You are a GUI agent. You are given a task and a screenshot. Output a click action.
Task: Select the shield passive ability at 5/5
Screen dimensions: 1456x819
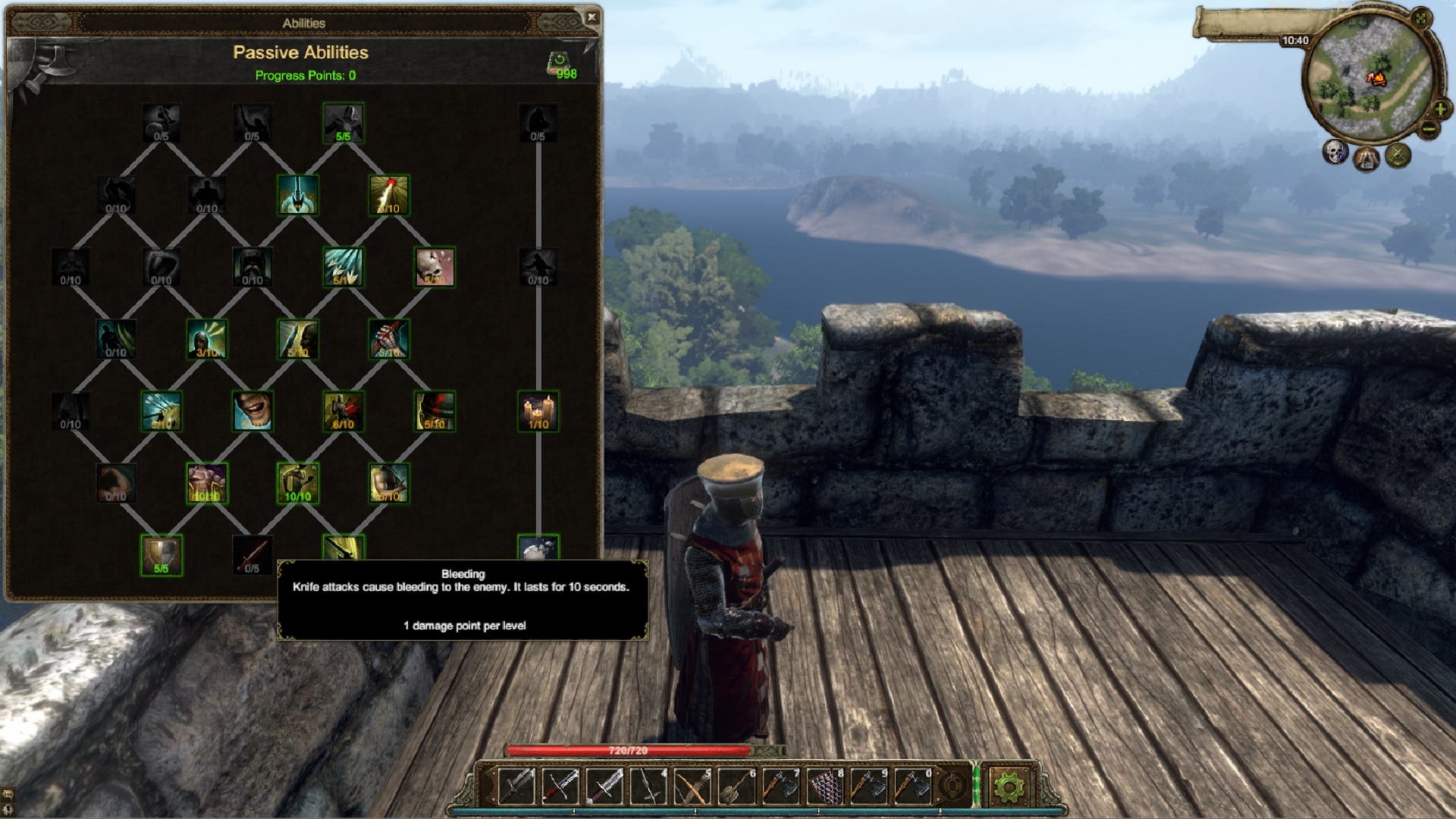[162, 554]
